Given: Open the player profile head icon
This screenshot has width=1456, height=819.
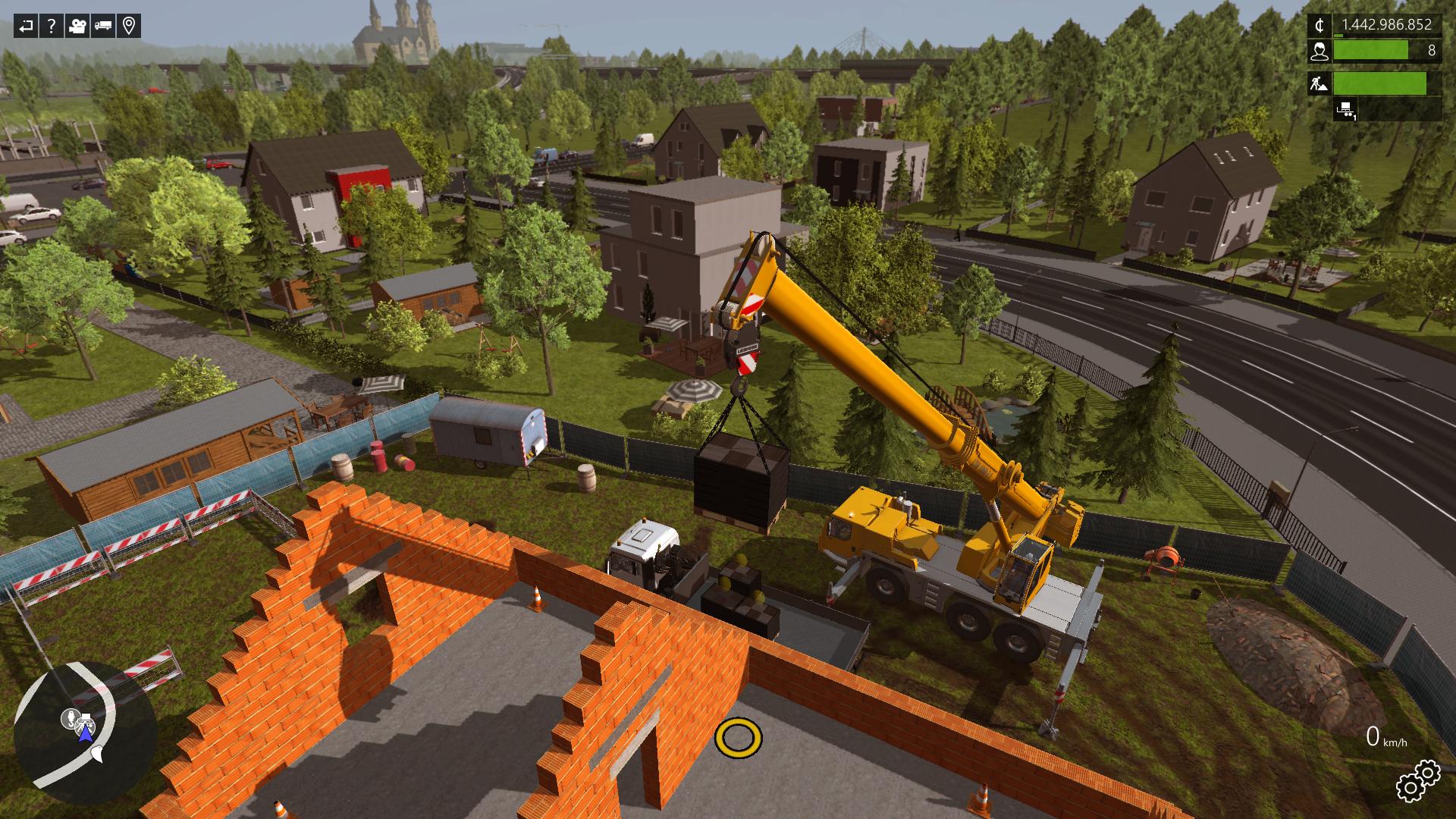Looking at the screenshot, I should (1319, 51).
